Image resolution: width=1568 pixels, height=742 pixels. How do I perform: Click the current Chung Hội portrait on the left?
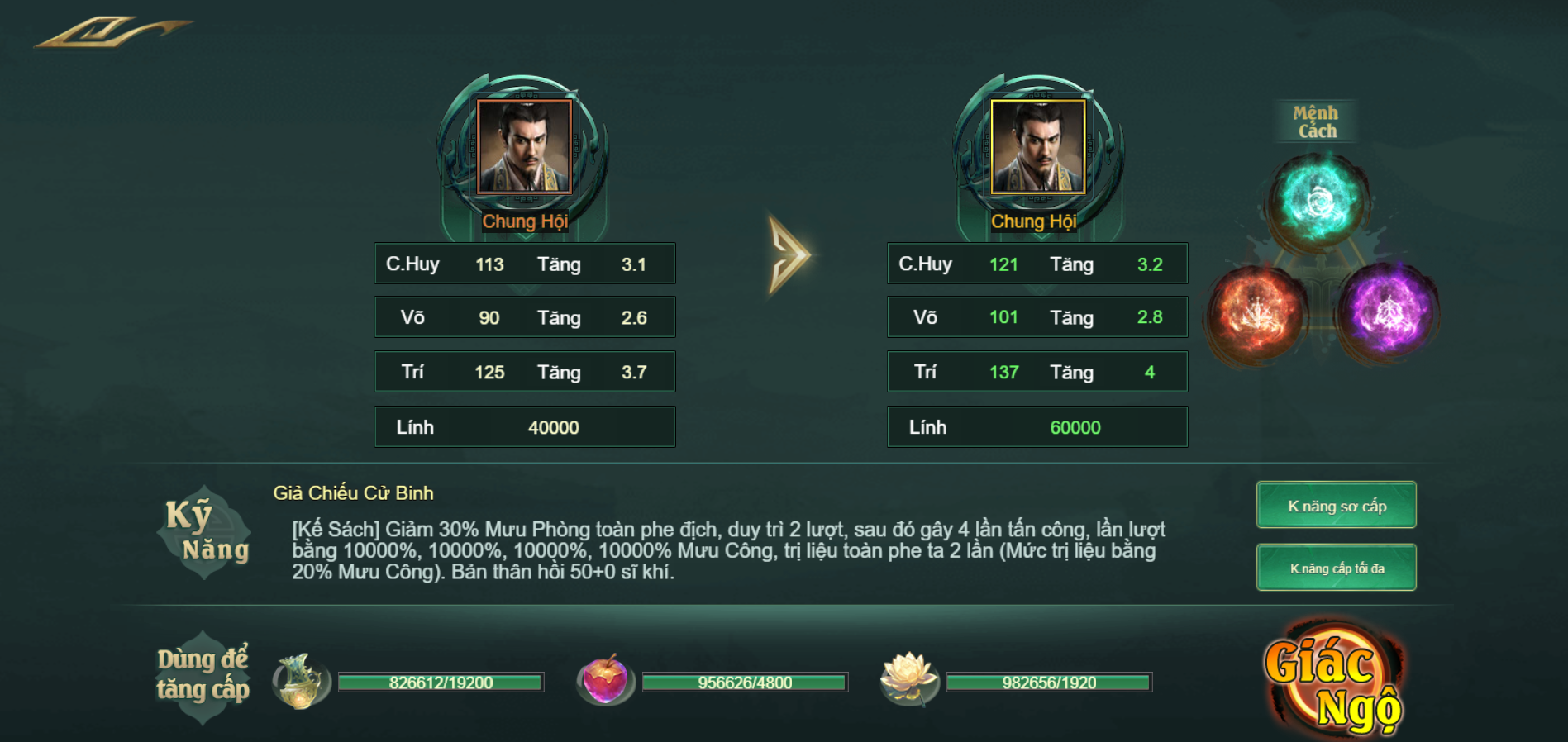click(x=524, y=147)
